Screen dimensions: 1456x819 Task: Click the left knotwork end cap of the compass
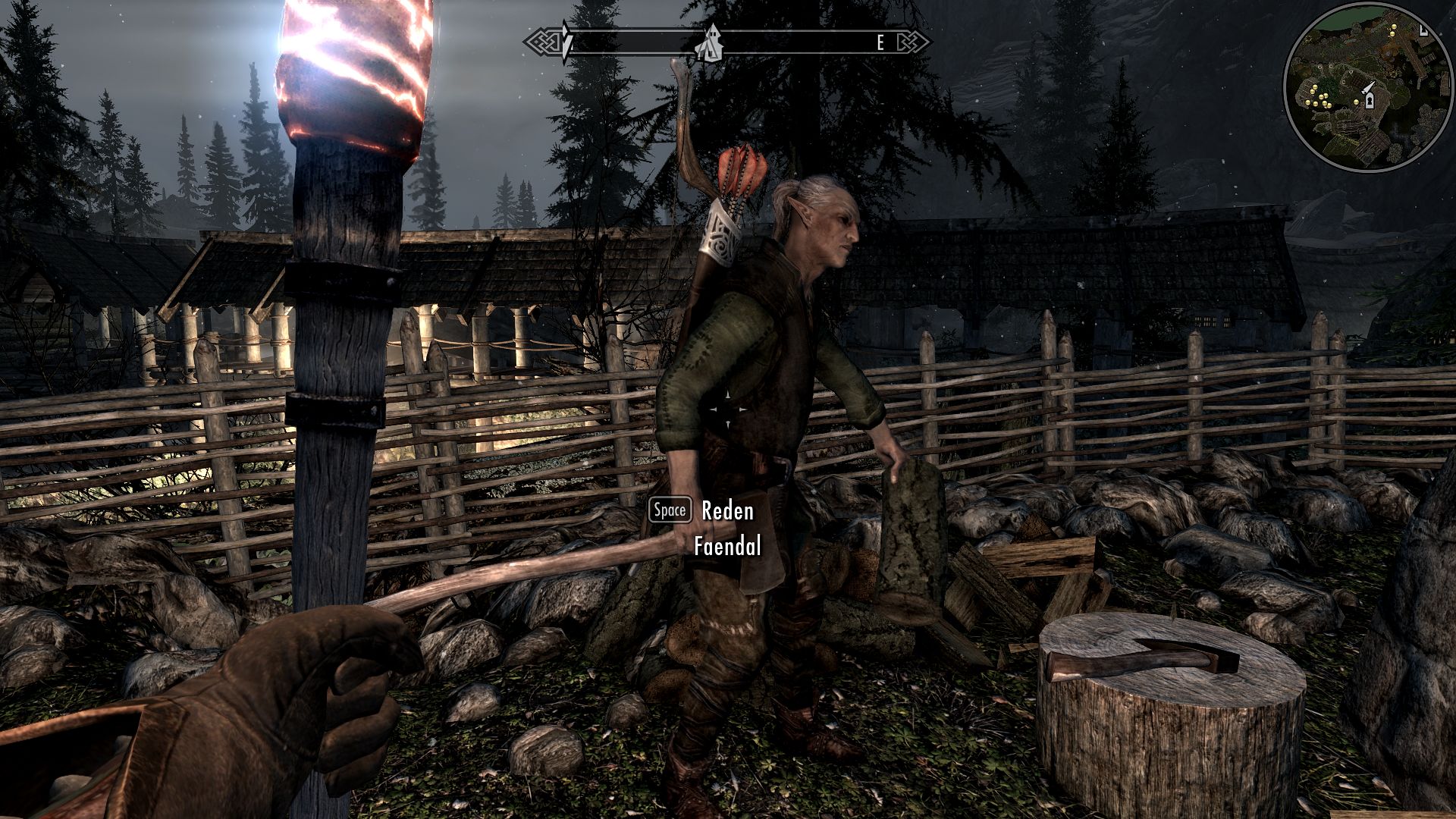pos(544,39)
